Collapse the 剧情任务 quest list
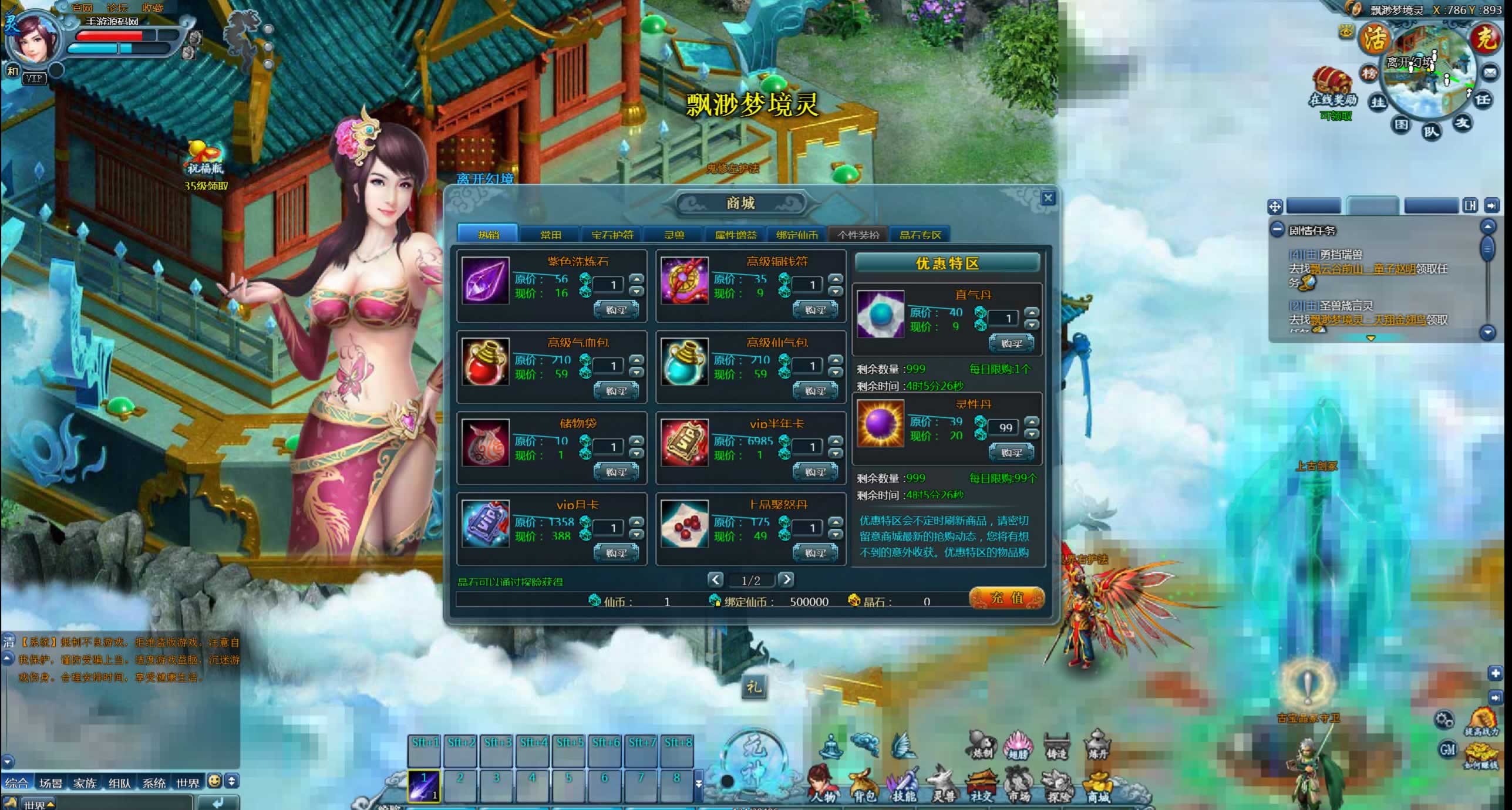Viewport: 1512px width, 810px height. [1277, 230]
